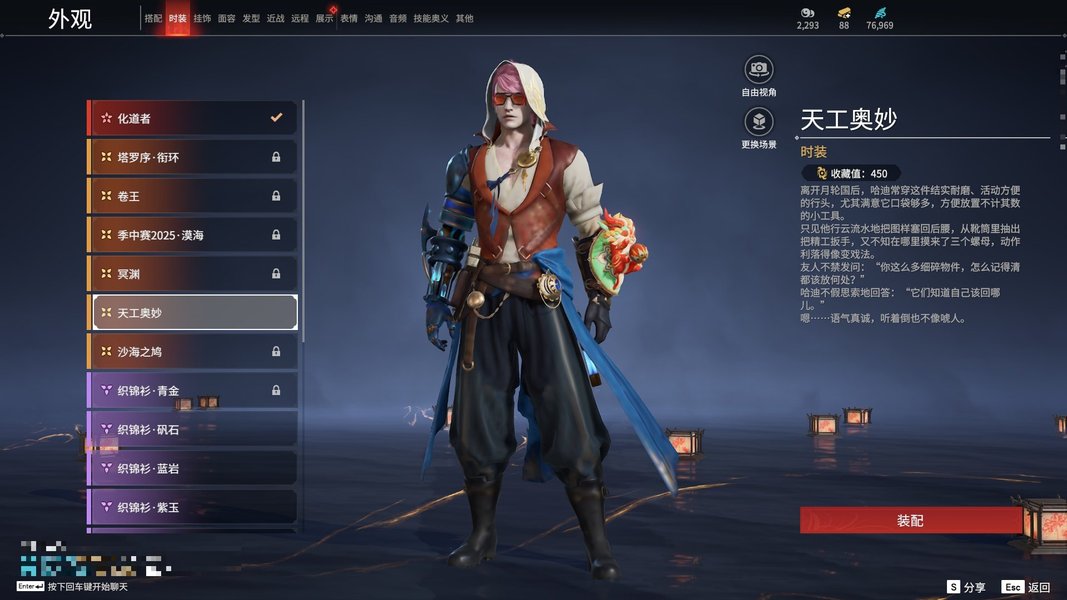Screen dimensions: 1067x600
Task: Open the 近战 weapon tab
Action: coord(276,19)
